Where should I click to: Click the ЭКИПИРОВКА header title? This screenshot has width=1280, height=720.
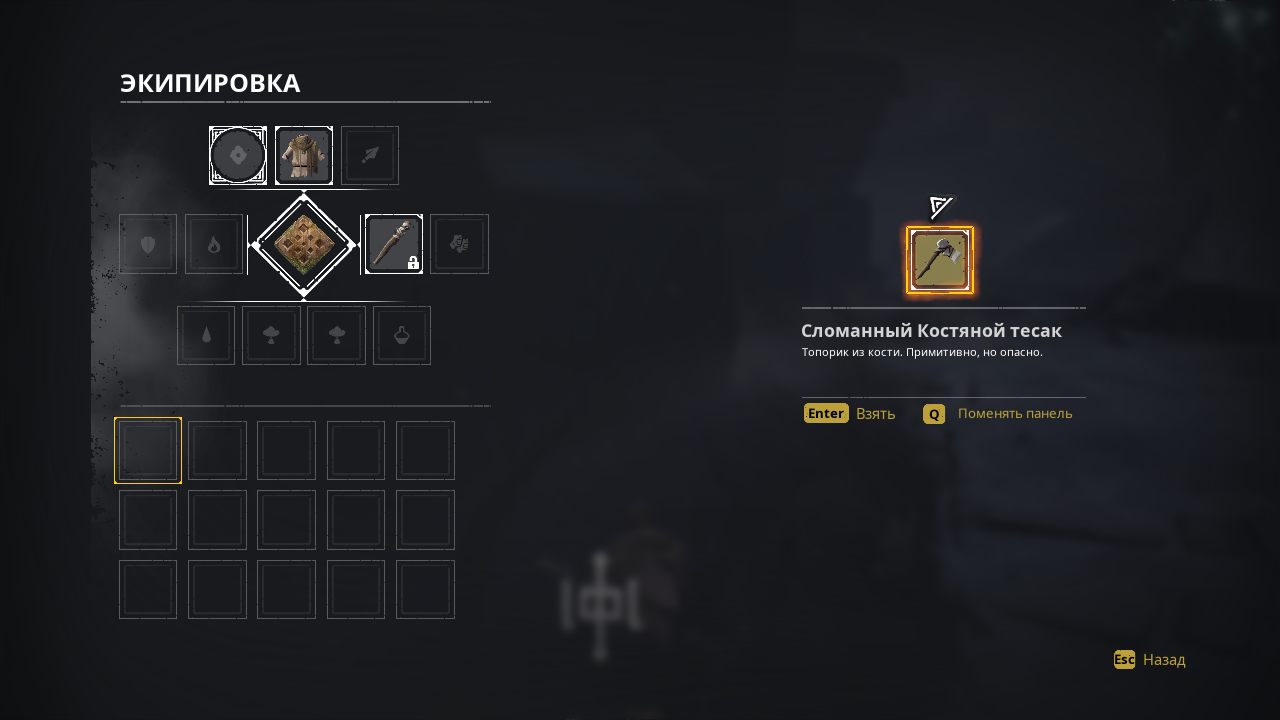point(209,84)
